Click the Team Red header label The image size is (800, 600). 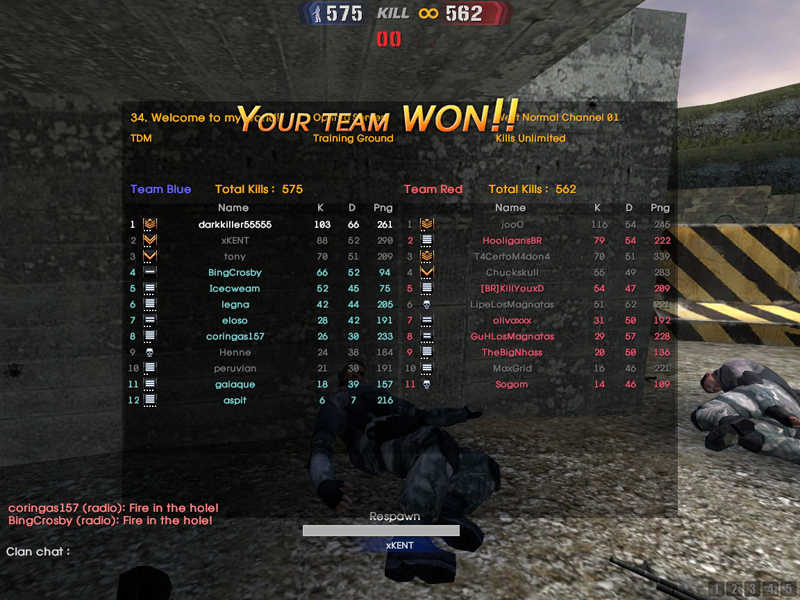tap(433, 189)
